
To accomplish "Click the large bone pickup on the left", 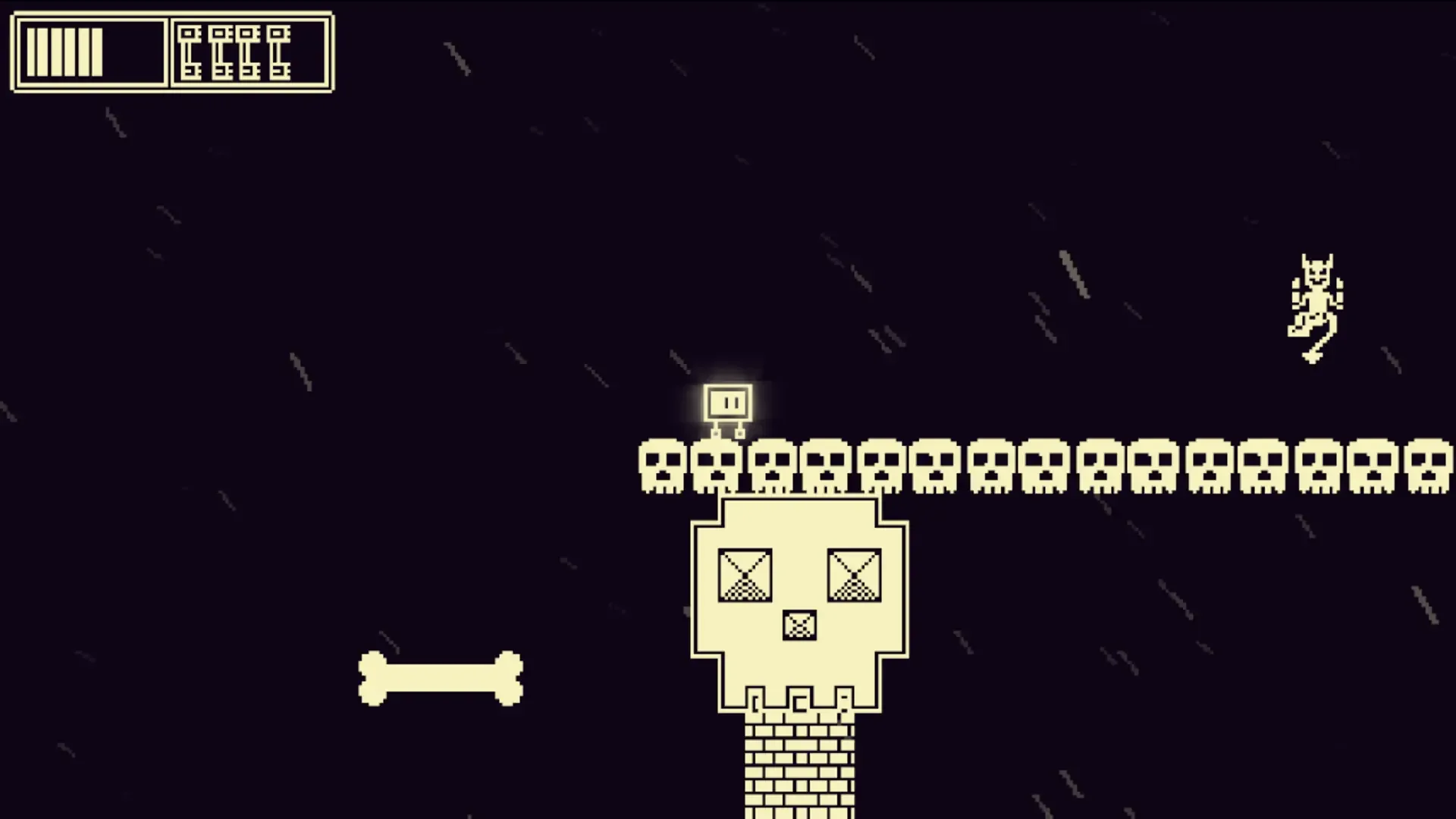I will coord(440,679).
